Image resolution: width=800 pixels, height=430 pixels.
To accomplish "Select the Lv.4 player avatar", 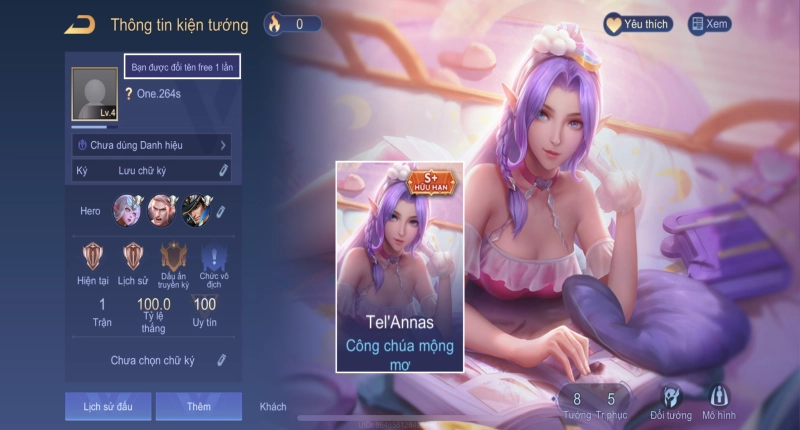I will tap(95, 96).
